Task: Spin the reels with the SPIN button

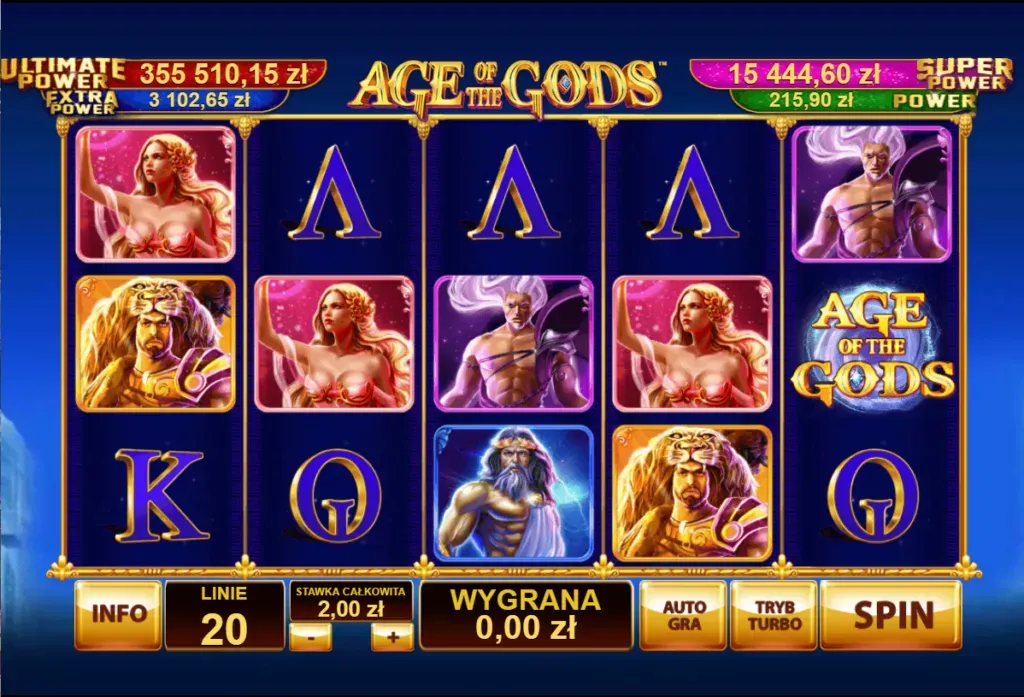Action: (x=891, y=614)
